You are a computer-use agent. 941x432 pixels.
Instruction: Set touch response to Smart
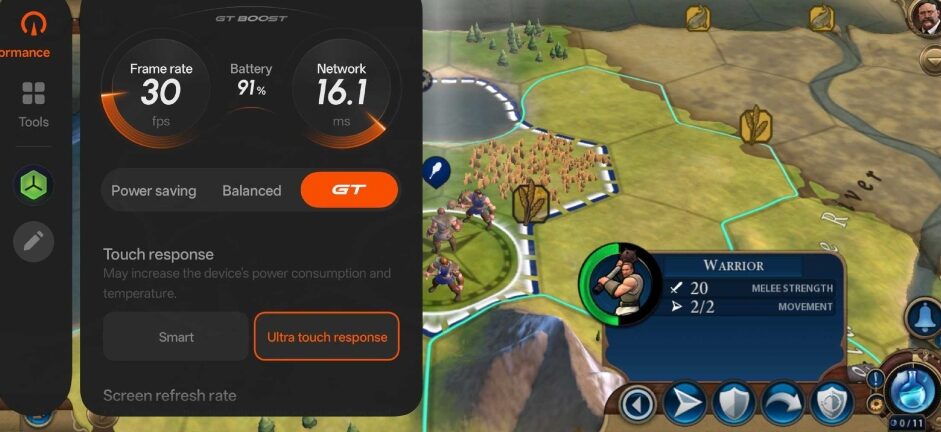[176, 337]
